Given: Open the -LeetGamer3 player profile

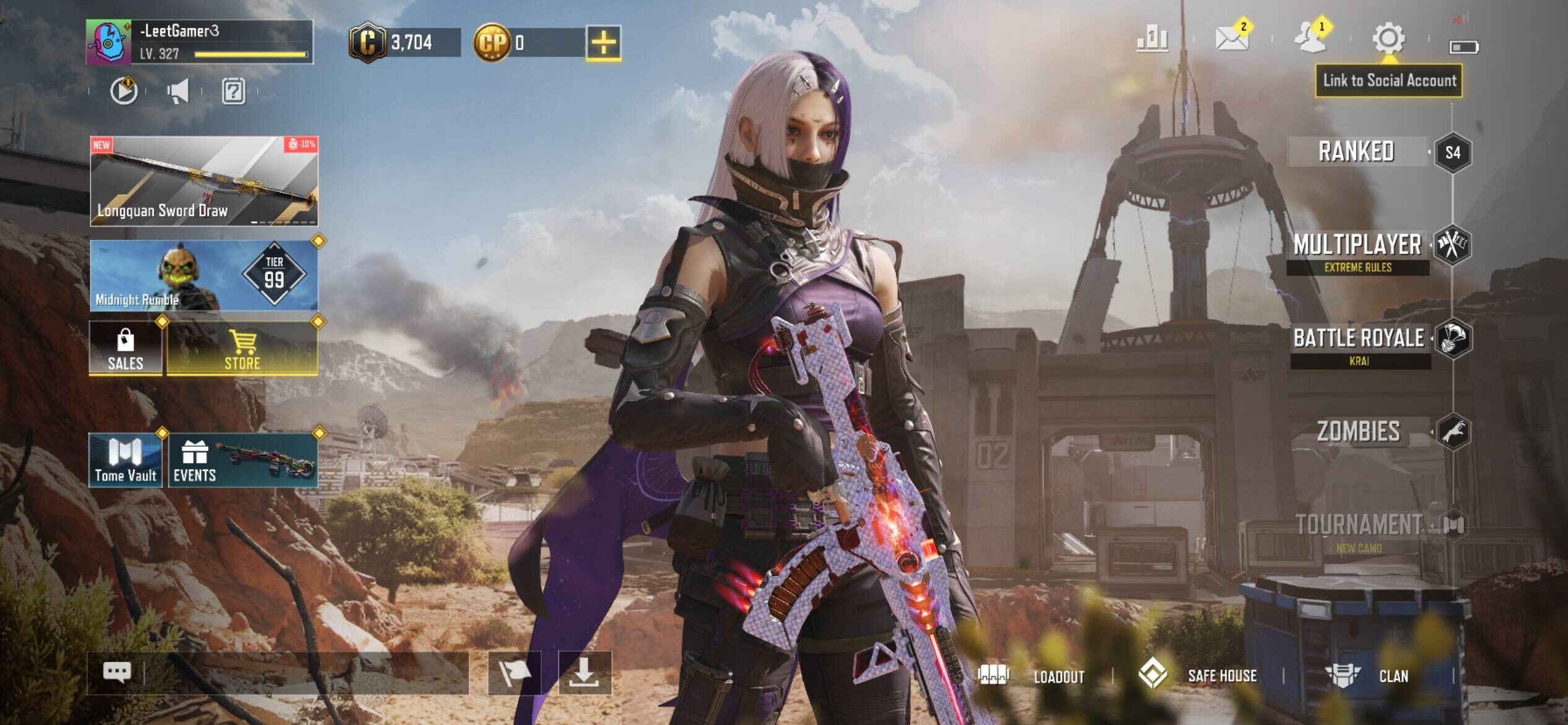Looking at the screenshot, I should pos(199,42).
